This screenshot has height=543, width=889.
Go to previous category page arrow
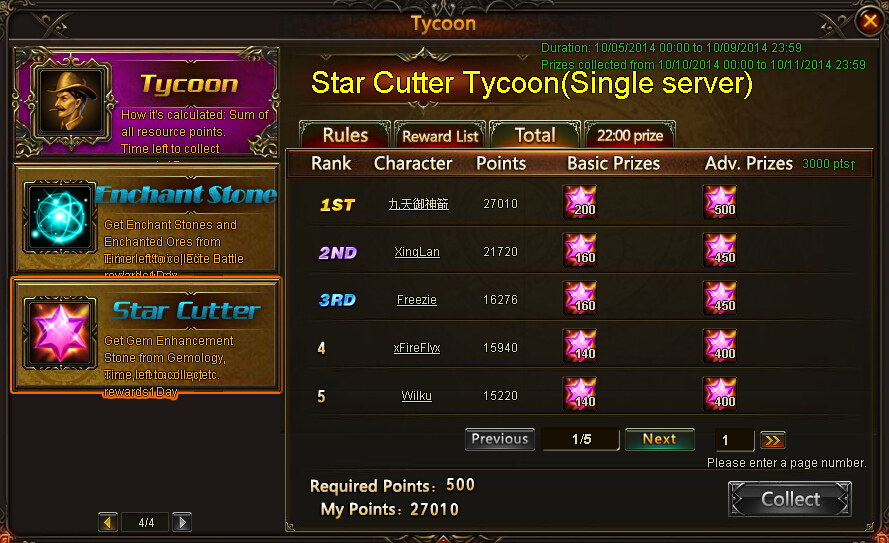(108, 522)
